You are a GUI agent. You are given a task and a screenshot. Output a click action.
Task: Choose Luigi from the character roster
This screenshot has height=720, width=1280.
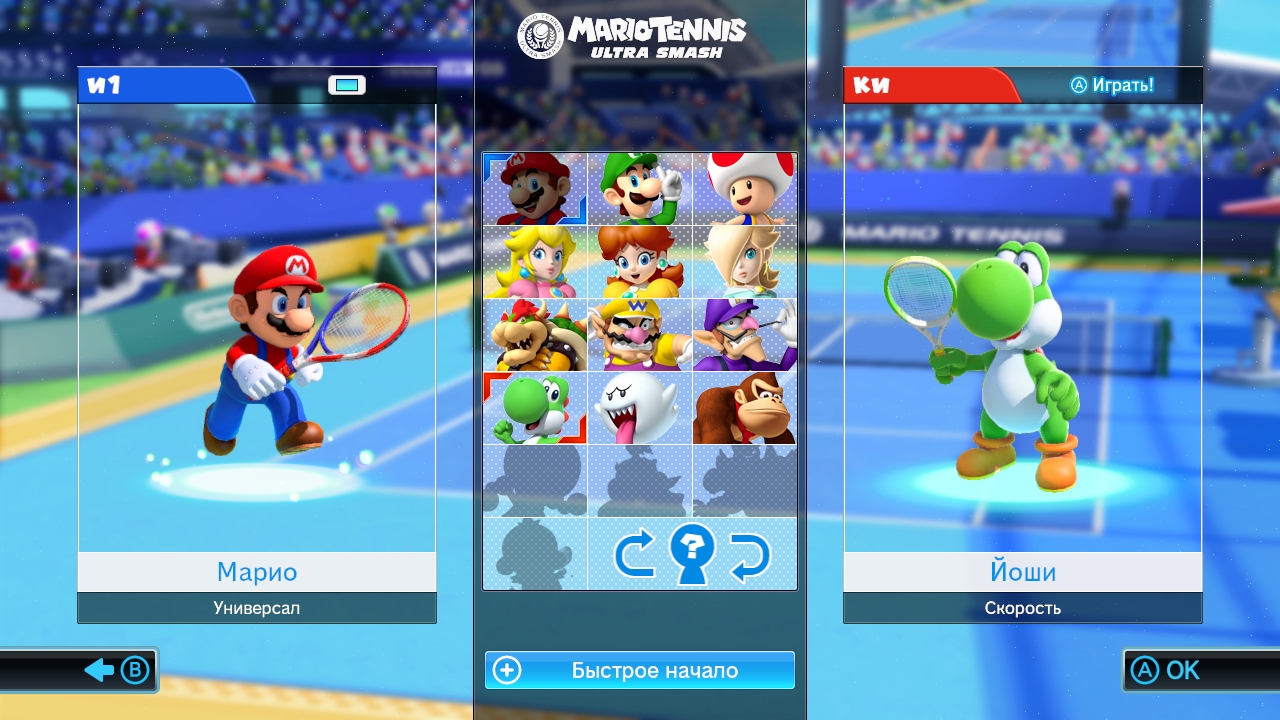click(640, 189)
